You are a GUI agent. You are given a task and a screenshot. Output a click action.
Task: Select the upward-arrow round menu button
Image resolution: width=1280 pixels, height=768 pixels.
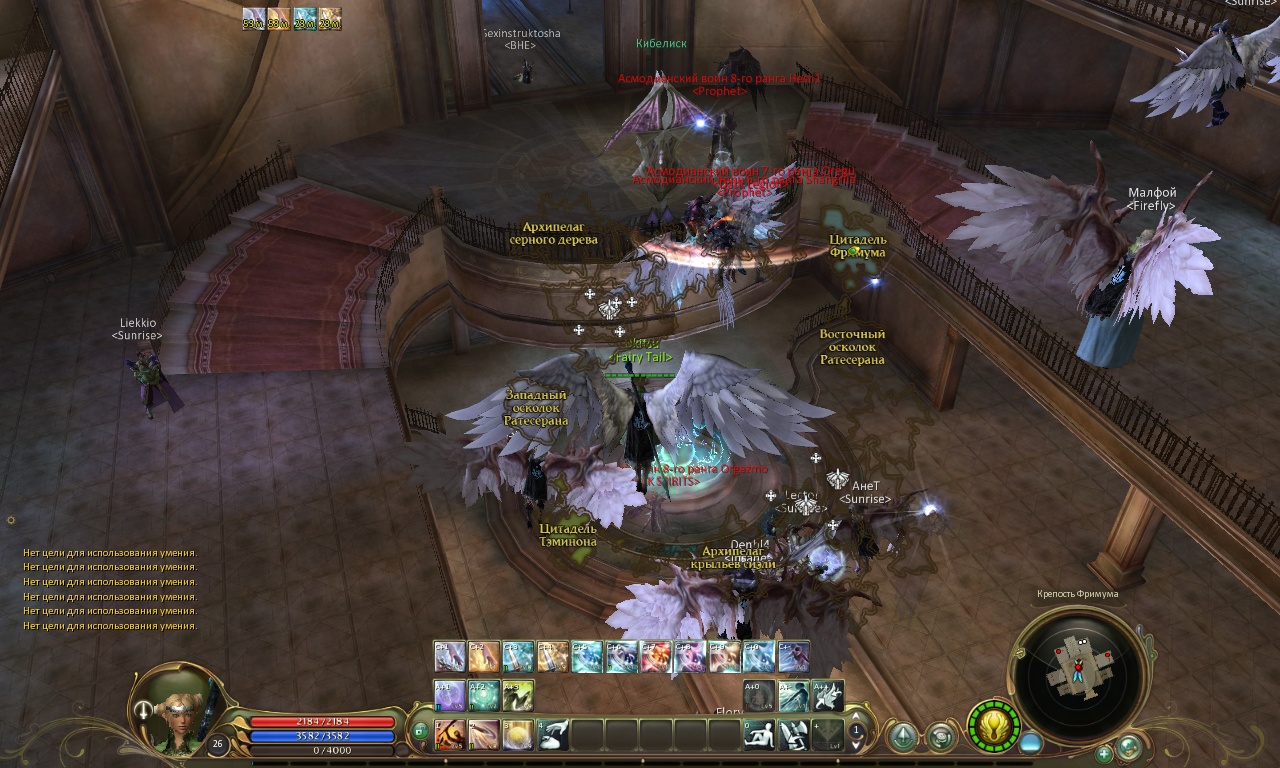[903, 738]
